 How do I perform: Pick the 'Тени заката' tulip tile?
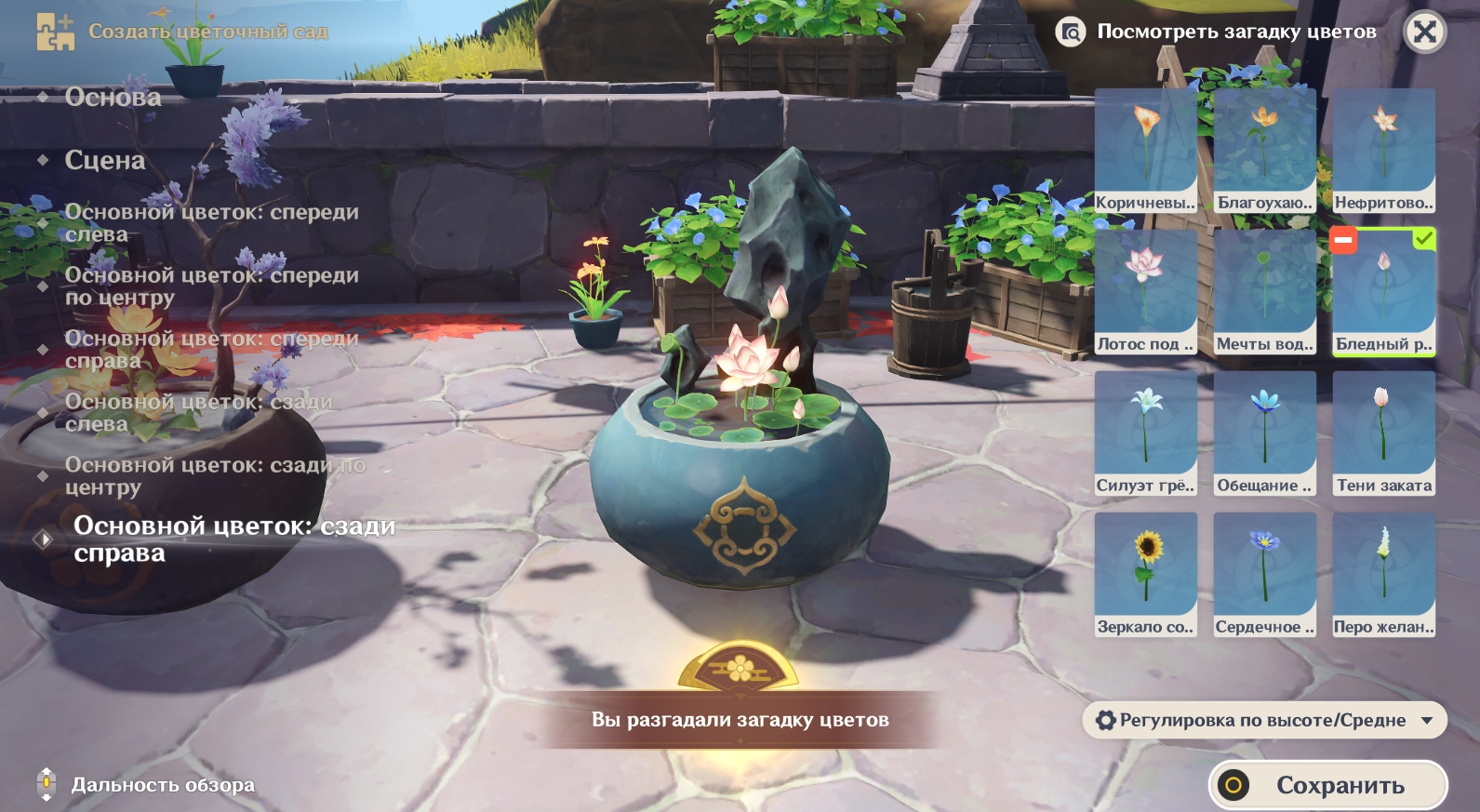(1383, 433)
